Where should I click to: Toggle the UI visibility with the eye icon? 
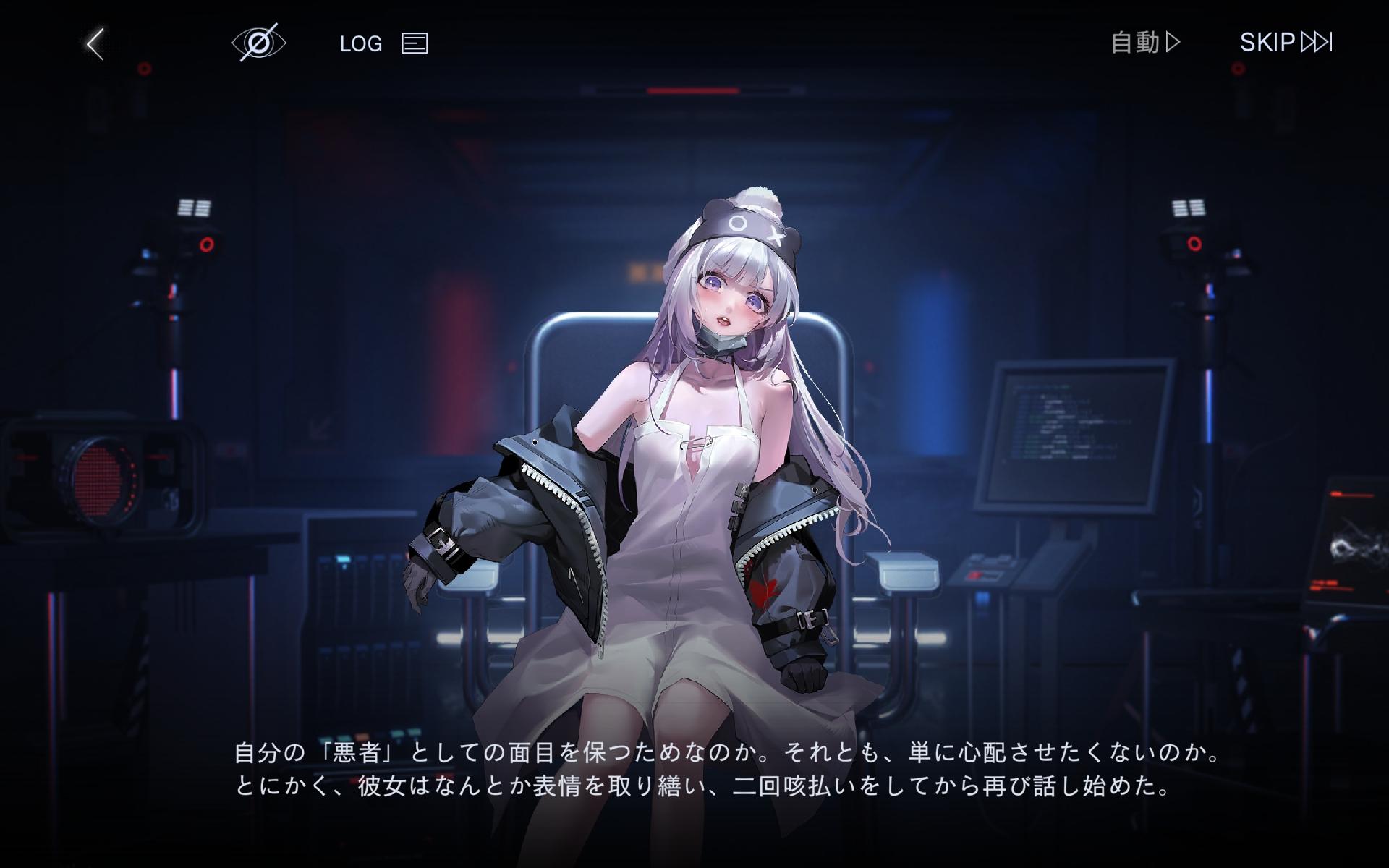click(x=259, y=42)
